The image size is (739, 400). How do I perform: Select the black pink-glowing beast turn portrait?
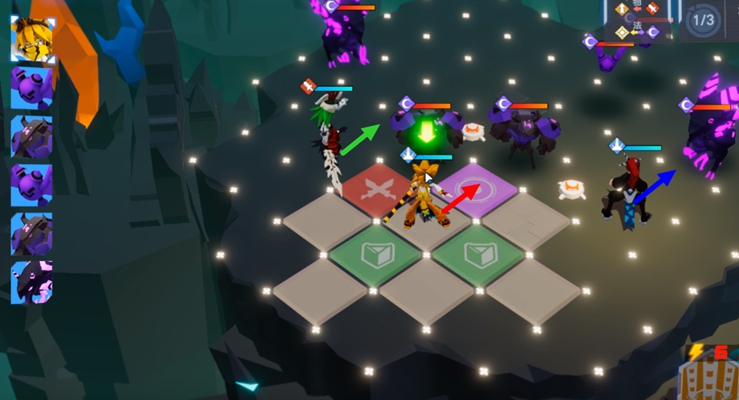pos(31,282)
